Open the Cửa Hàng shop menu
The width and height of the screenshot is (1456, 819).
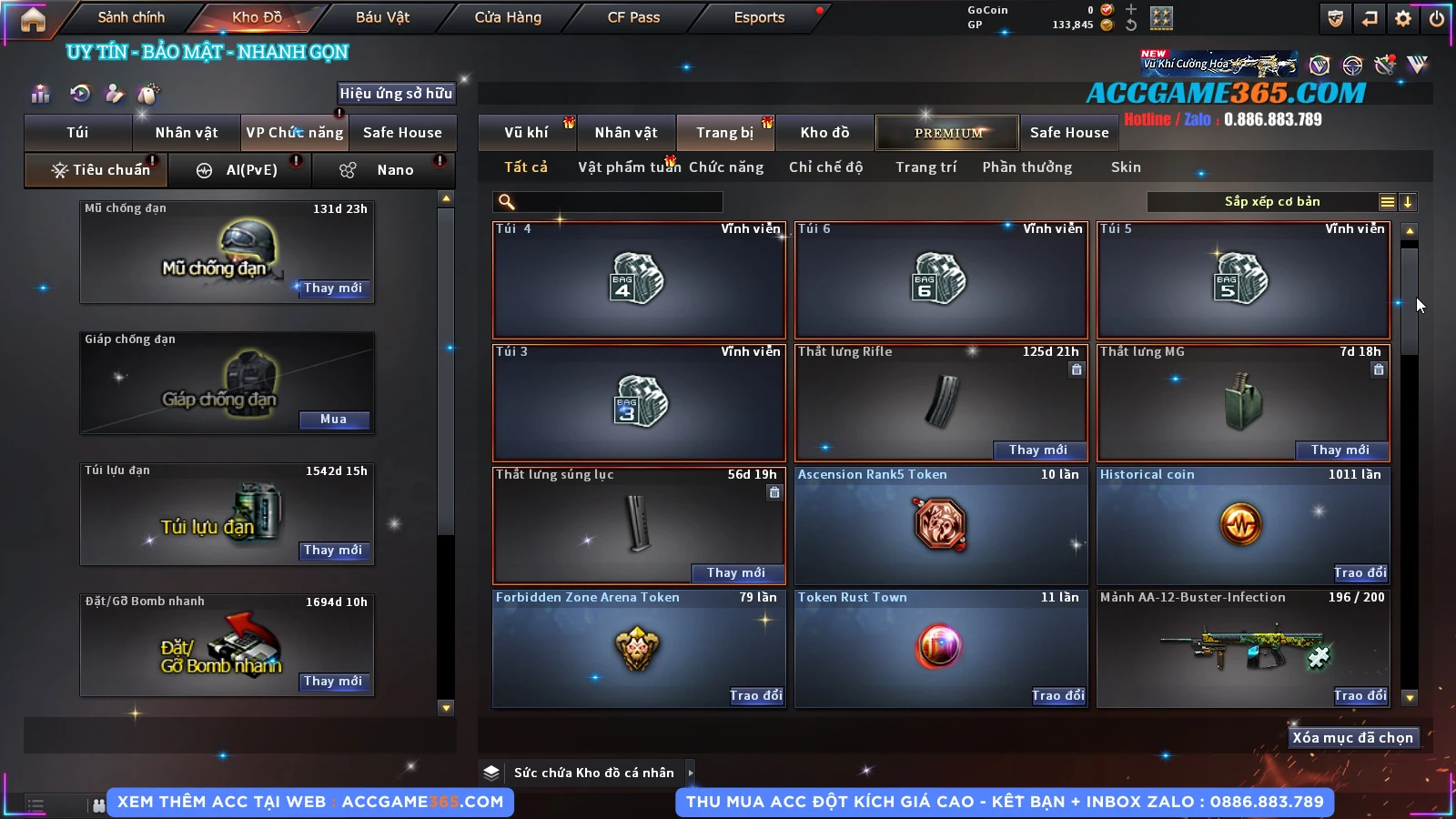(508, 17)
